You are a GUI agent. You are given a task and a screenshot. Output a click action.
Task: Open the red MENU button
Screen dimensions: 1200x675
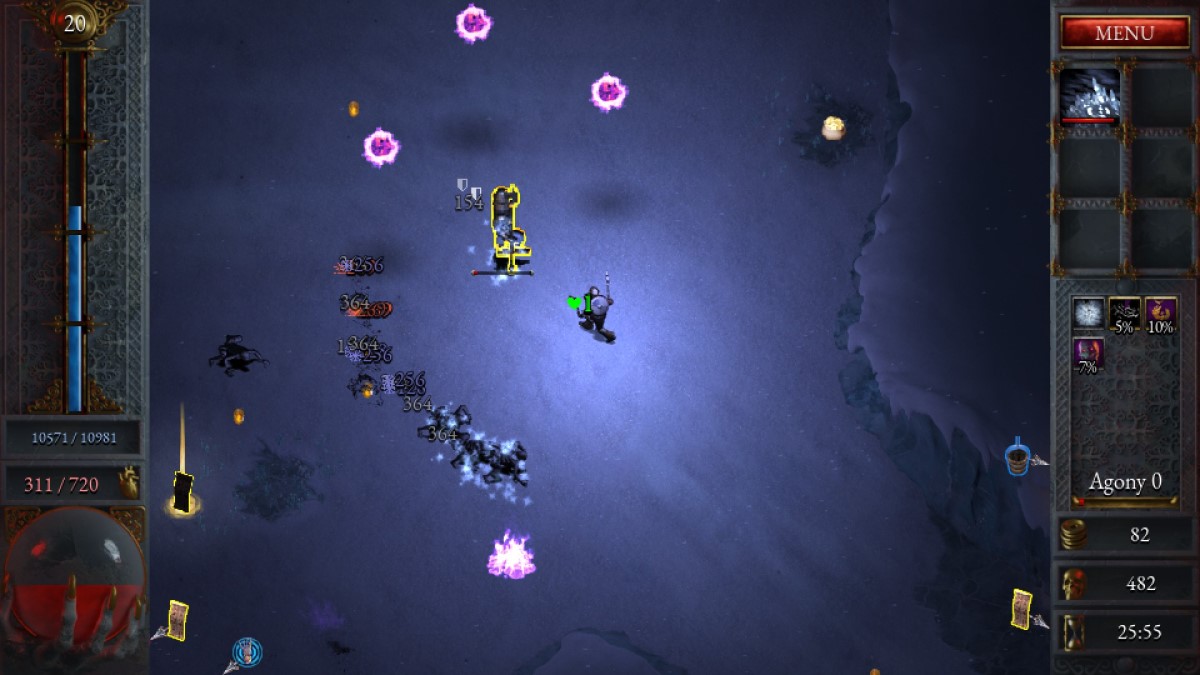[x=1124, y=32]
